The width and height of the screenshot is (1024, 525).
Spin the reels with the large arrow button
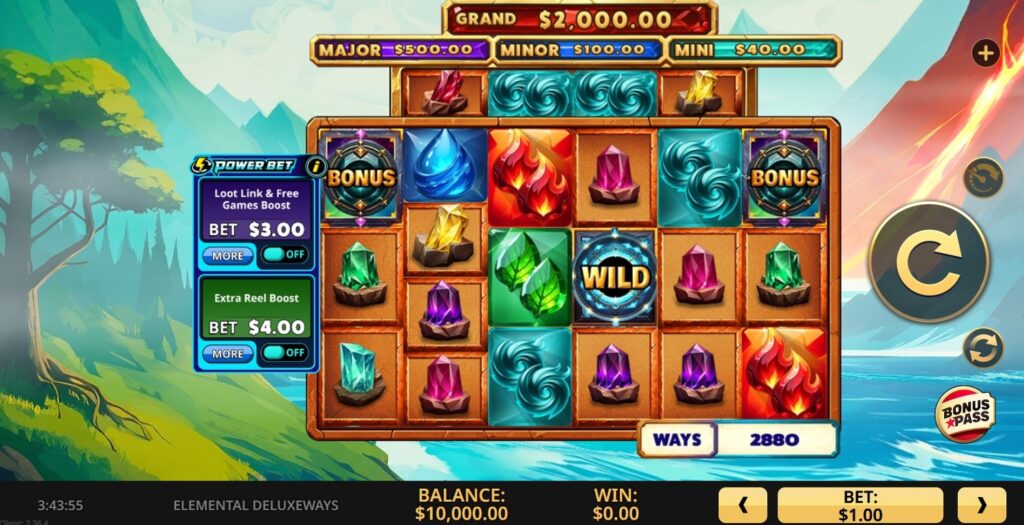(x=929, y=262)
